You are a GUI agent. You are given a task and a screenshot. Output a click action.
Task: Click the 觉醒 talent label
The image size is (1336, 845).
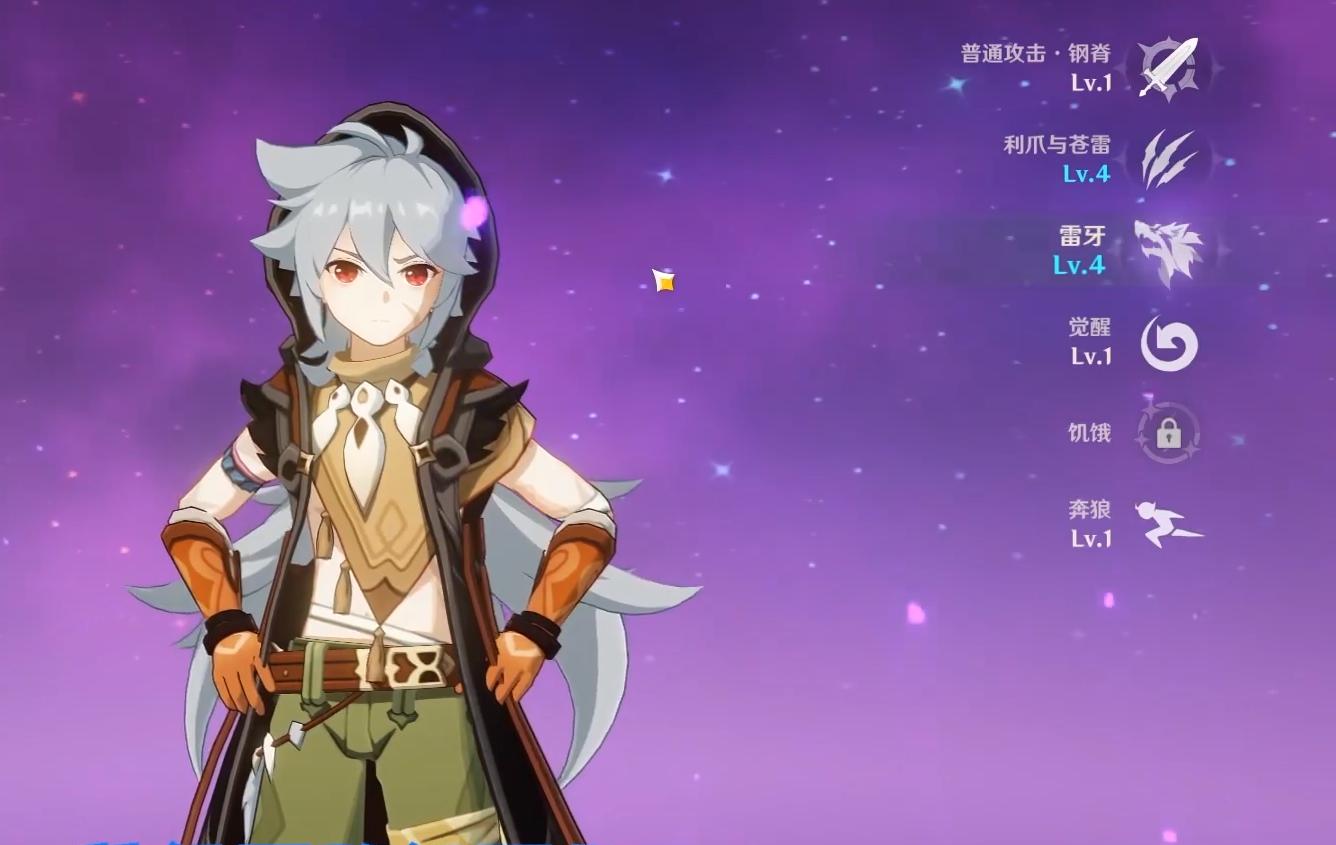[1089, 327]
